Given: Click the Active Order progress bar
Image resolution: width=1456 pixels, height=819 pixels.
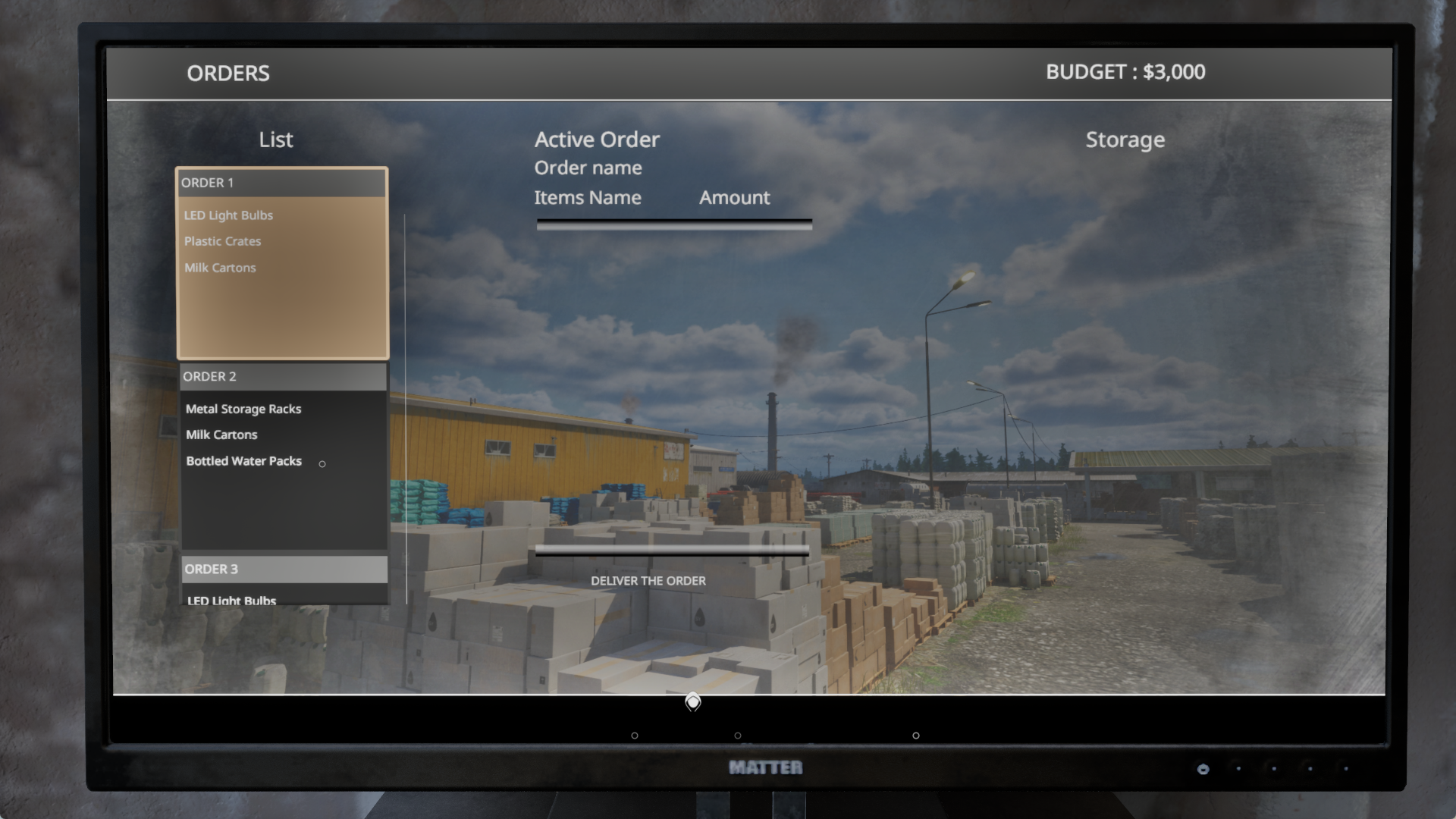Looking at the screenshot, I should pyautogui.click(x=673, y=222).
